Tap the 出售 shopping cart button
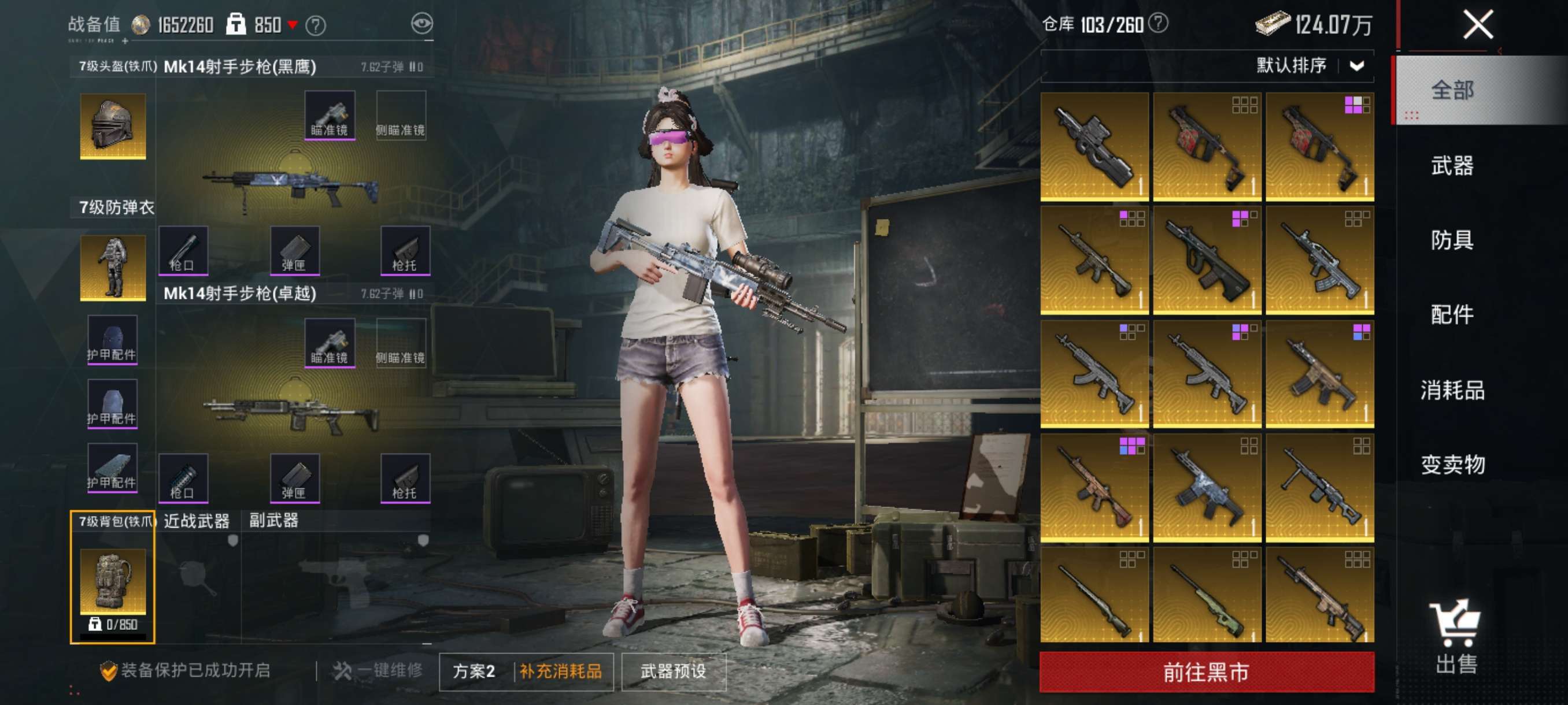The width and height of the screenshot is (1568, 705). (x=1455, y=636)
